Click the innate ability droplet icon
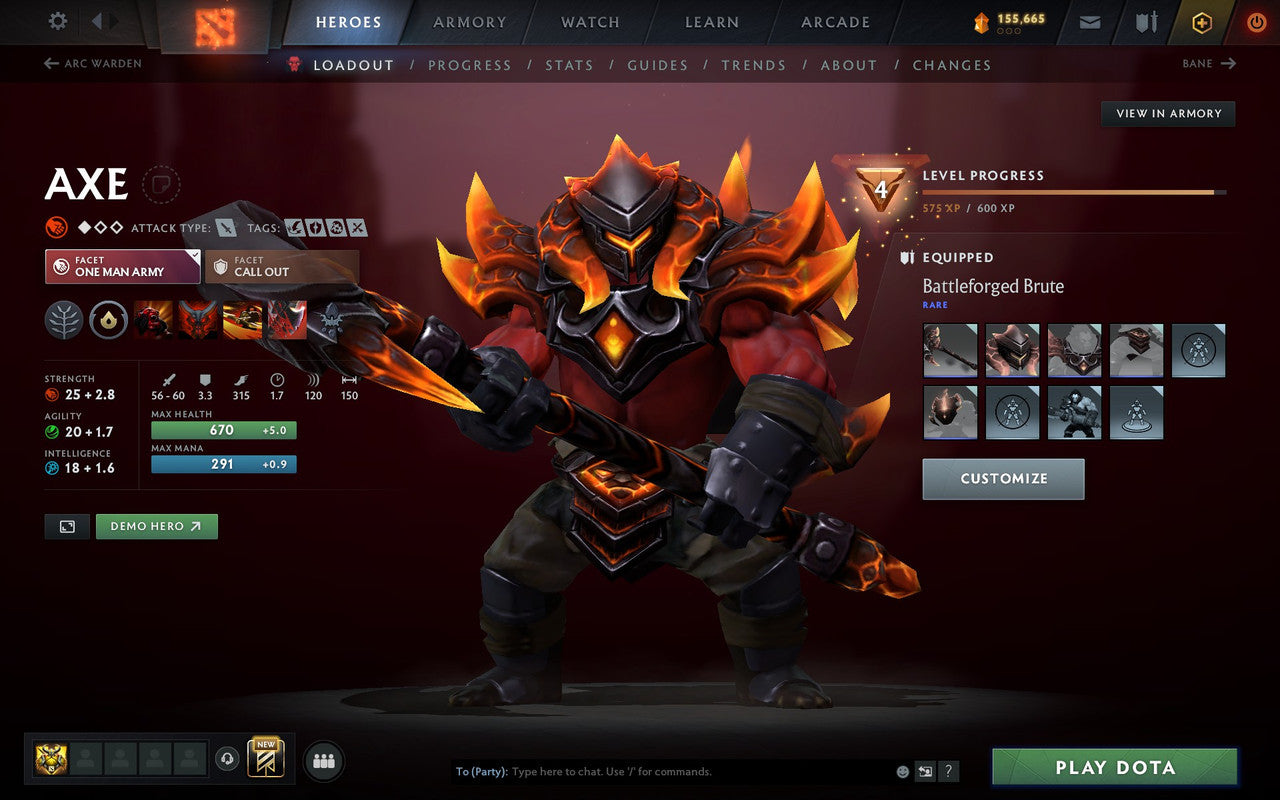The image size is (1280, 800). tap(110, 320)
